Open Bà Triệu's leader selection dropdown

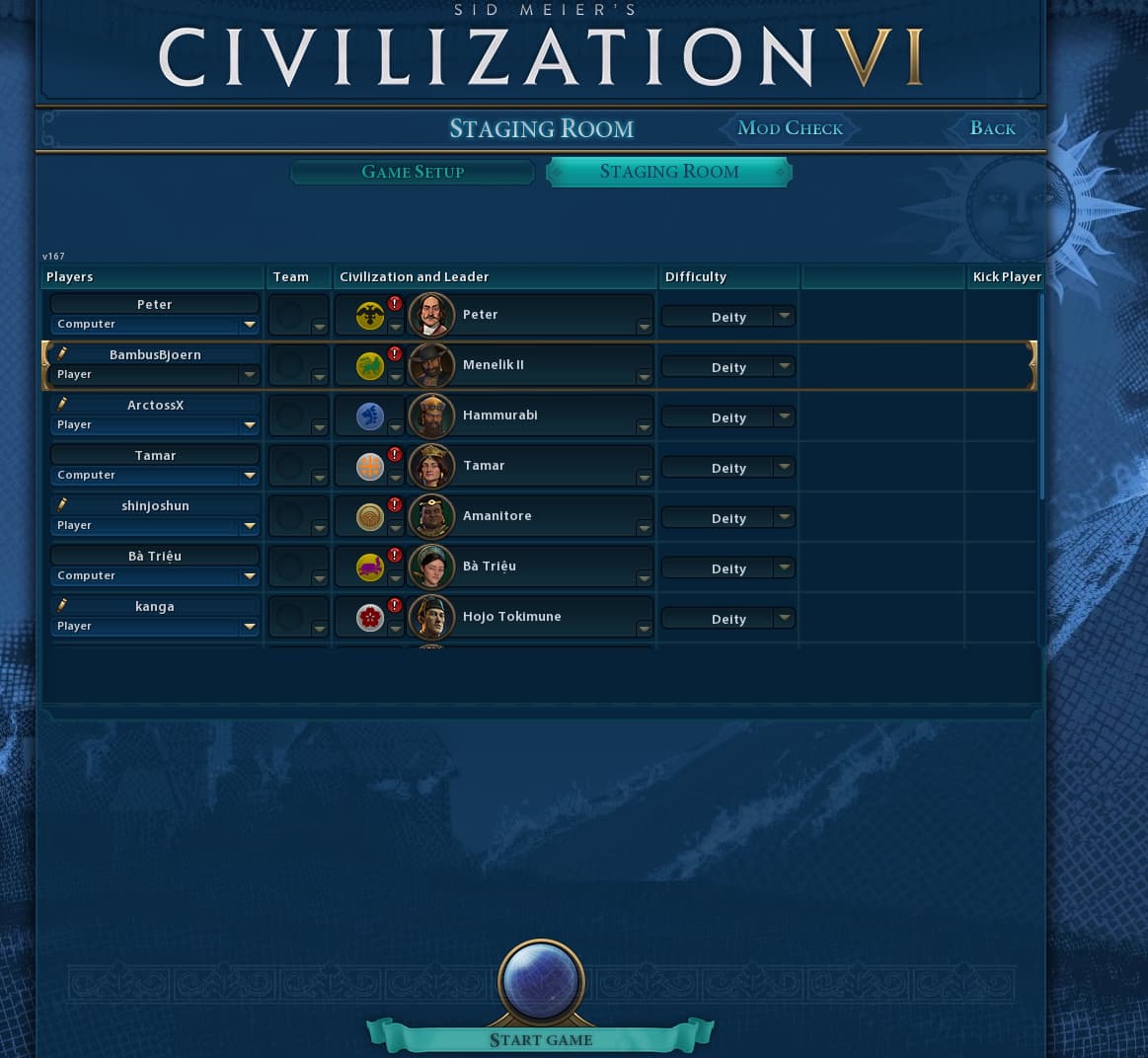tap(644, 577)
